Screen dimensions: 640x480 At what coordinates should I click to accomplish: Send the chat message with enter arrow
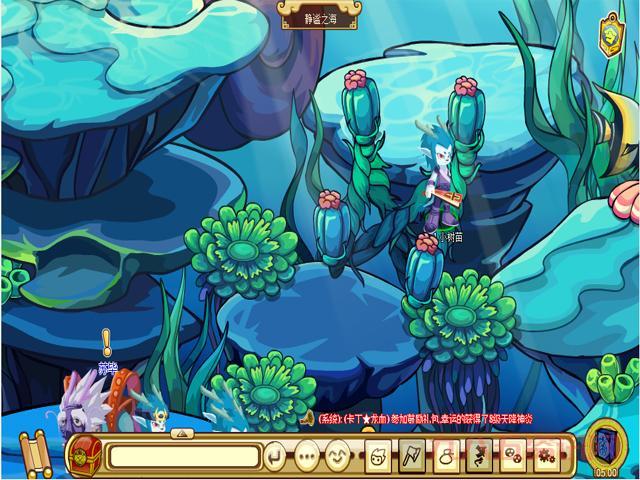point(276,457)
